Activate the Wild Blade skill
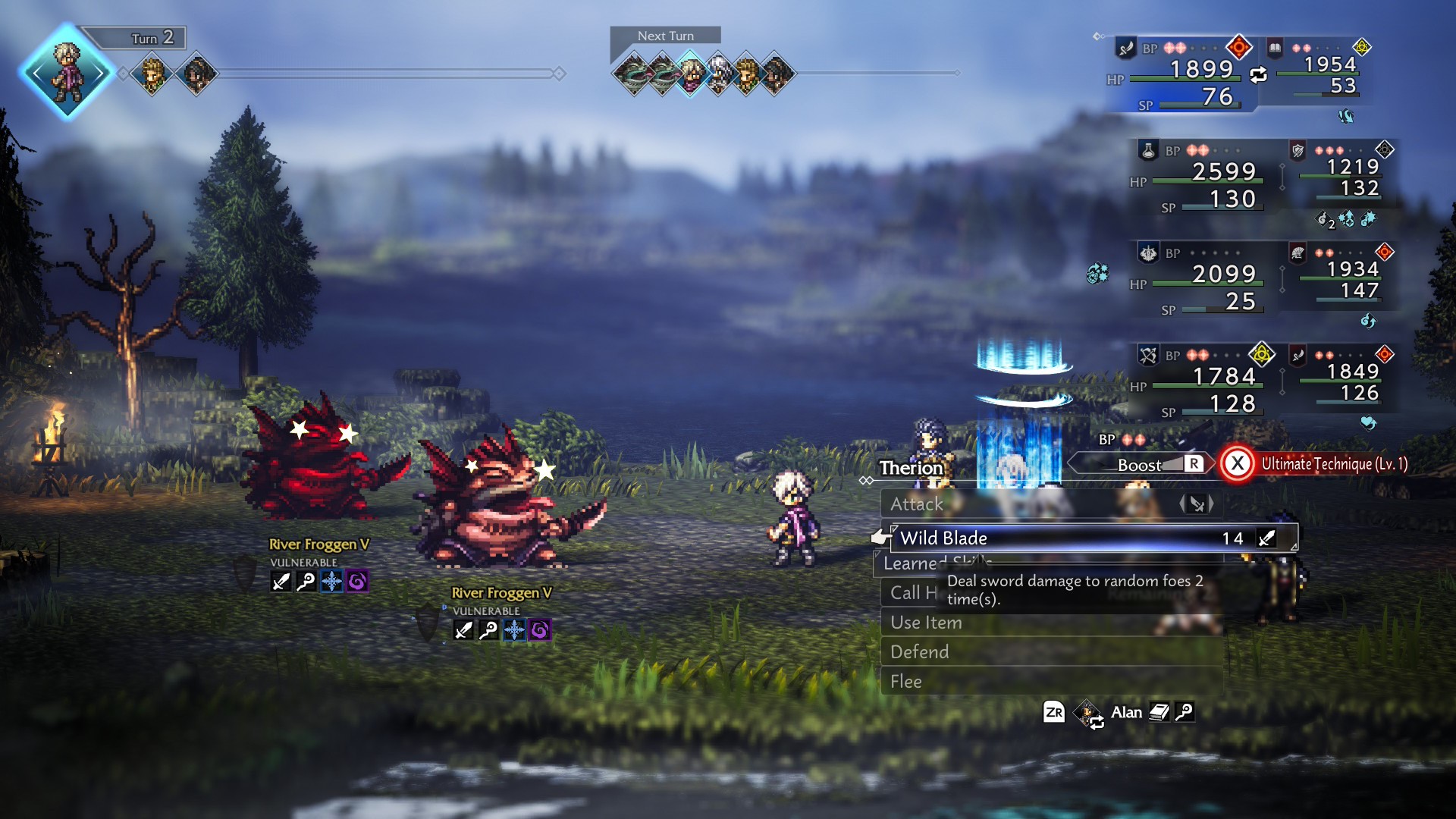The image size is (1456, 819). click(x=943, y=538)
